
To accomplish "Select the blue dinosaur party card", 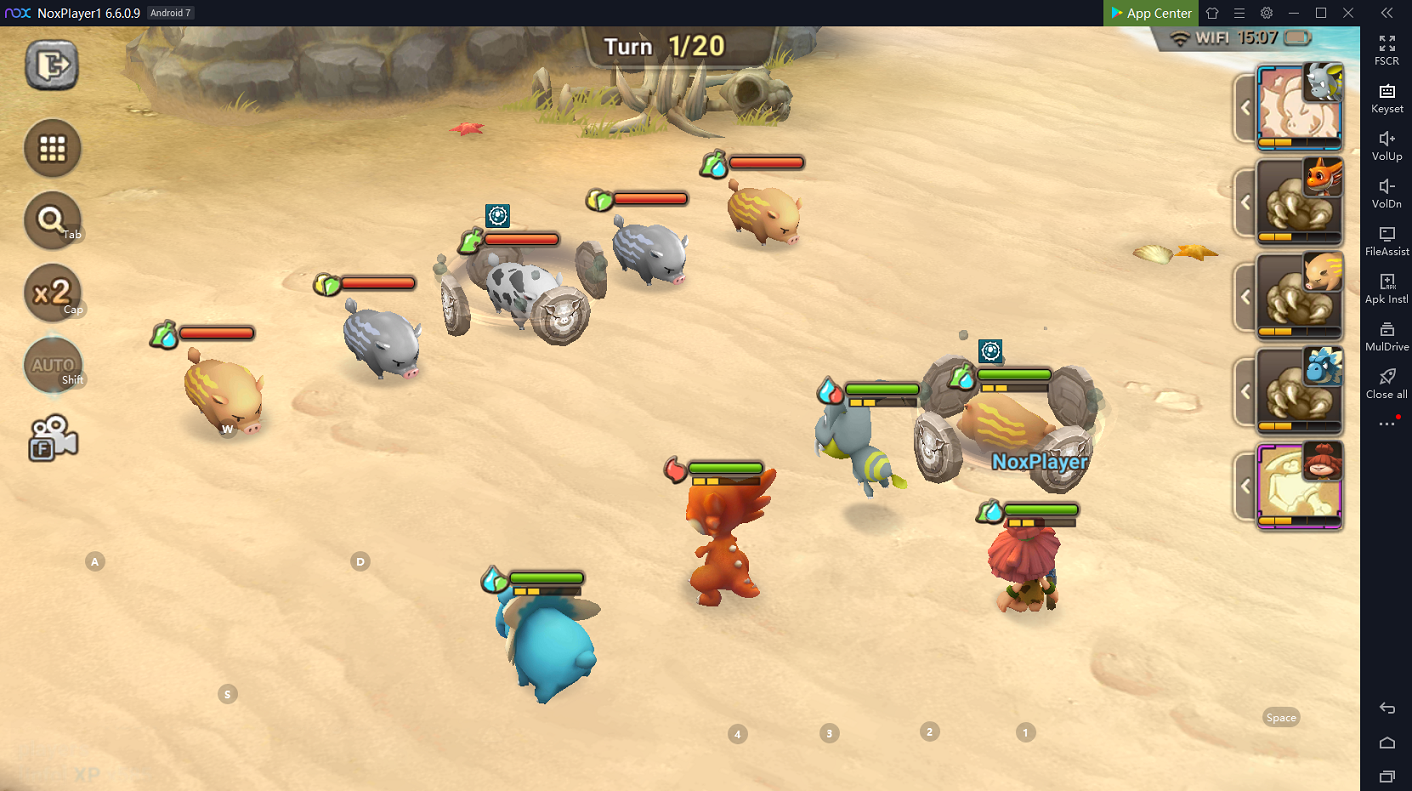I will click(1299, 392).
